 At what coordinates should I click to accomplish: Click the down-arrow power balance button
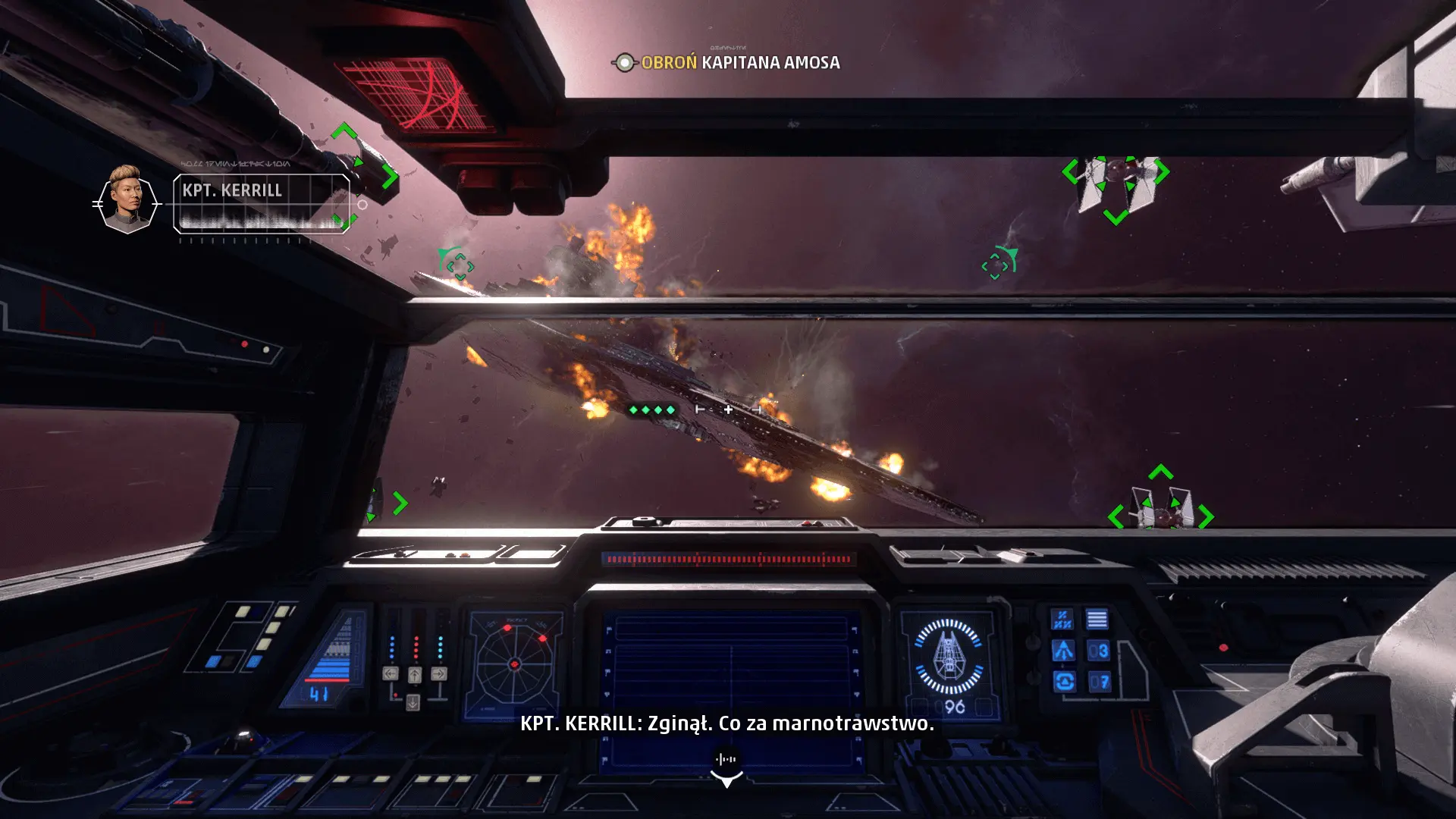click(x=413, y=702)
